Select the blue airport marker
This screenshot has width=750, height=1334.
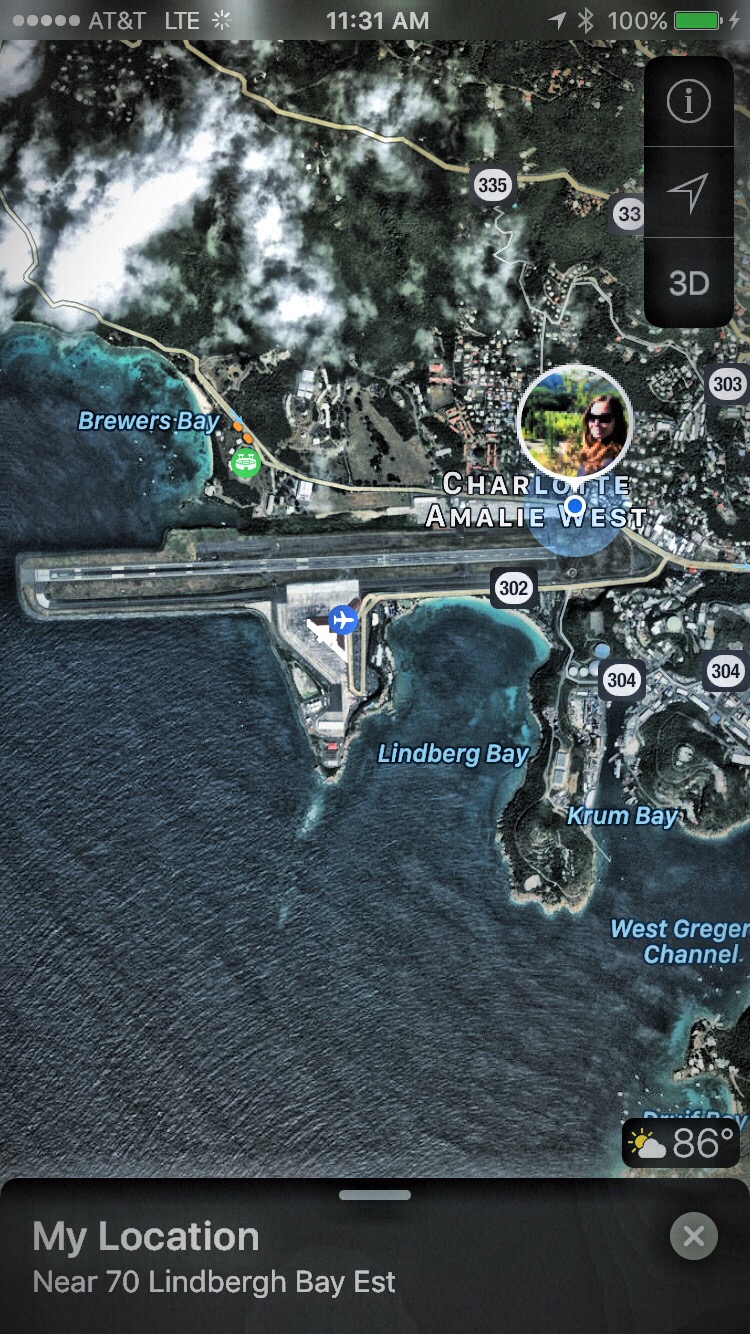(x=343, y=620)
